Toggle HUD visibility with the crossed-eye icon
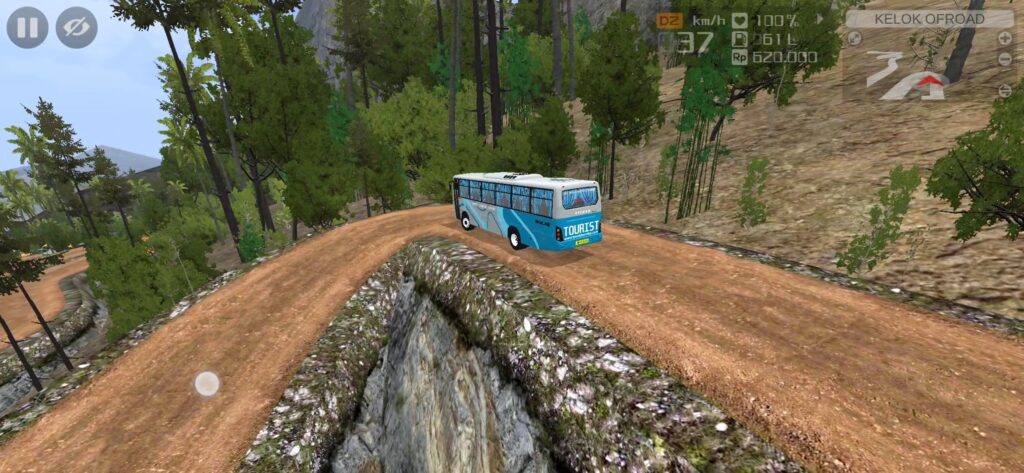 click(76, 27)
